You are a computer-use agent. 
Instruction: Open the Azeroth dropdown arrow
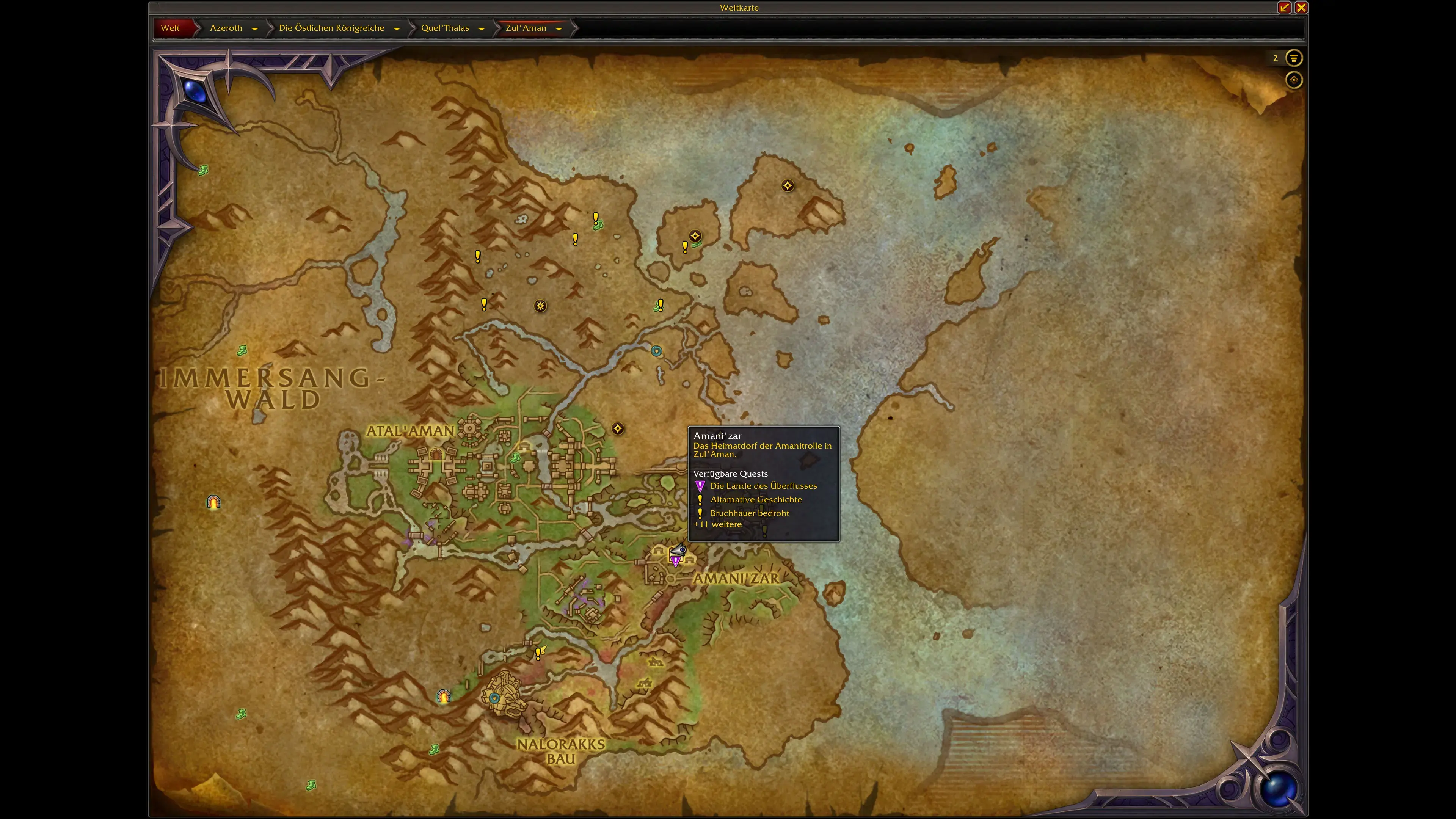pyautogui.click(x=255, y=29)
